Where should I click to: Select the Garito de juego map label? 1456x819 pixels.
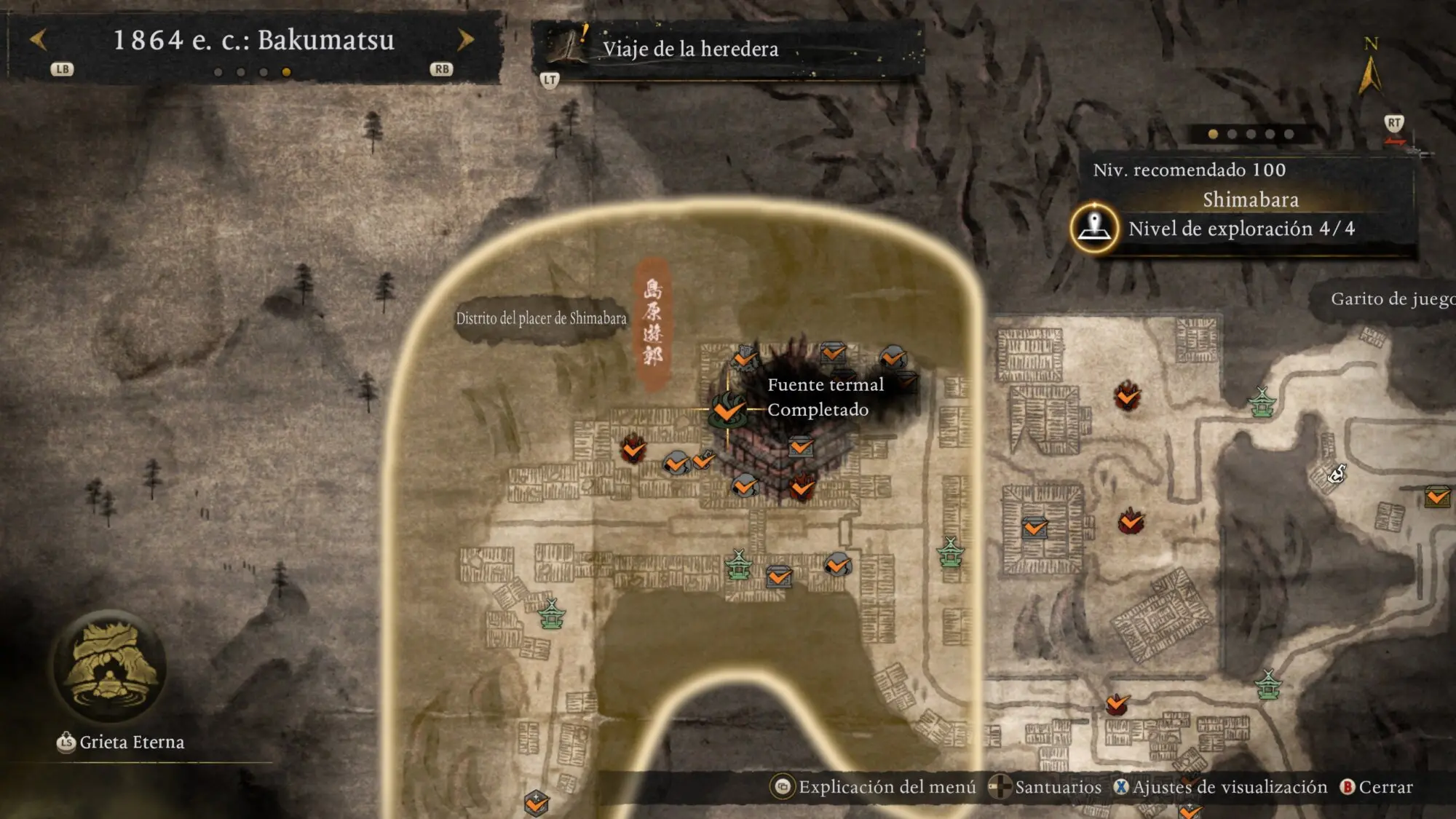(x=1391, y=299)
